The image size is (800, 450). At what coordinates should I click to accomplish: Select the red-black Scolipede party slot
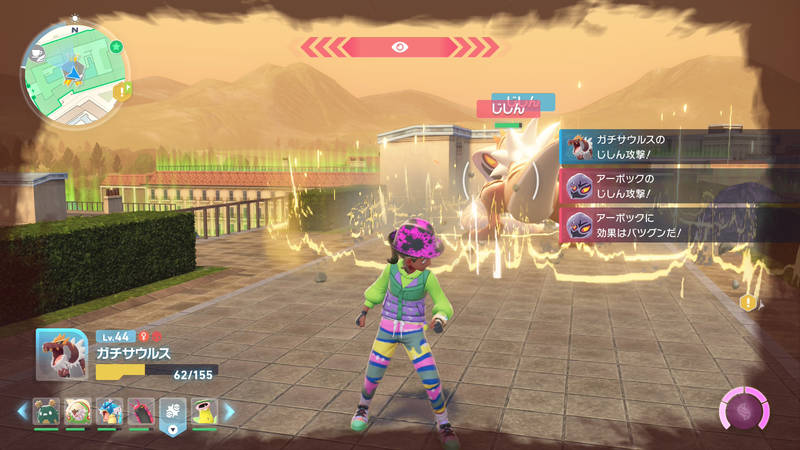(141, 411)
